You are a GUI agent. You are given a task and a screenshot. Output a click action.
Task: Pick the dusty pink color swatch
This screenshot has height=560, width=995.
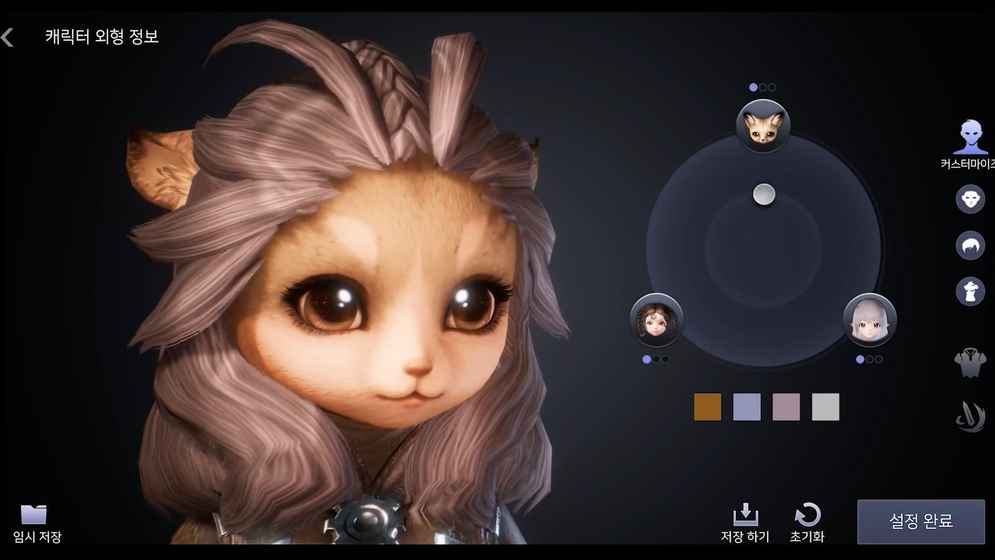[x=786, y=407]
